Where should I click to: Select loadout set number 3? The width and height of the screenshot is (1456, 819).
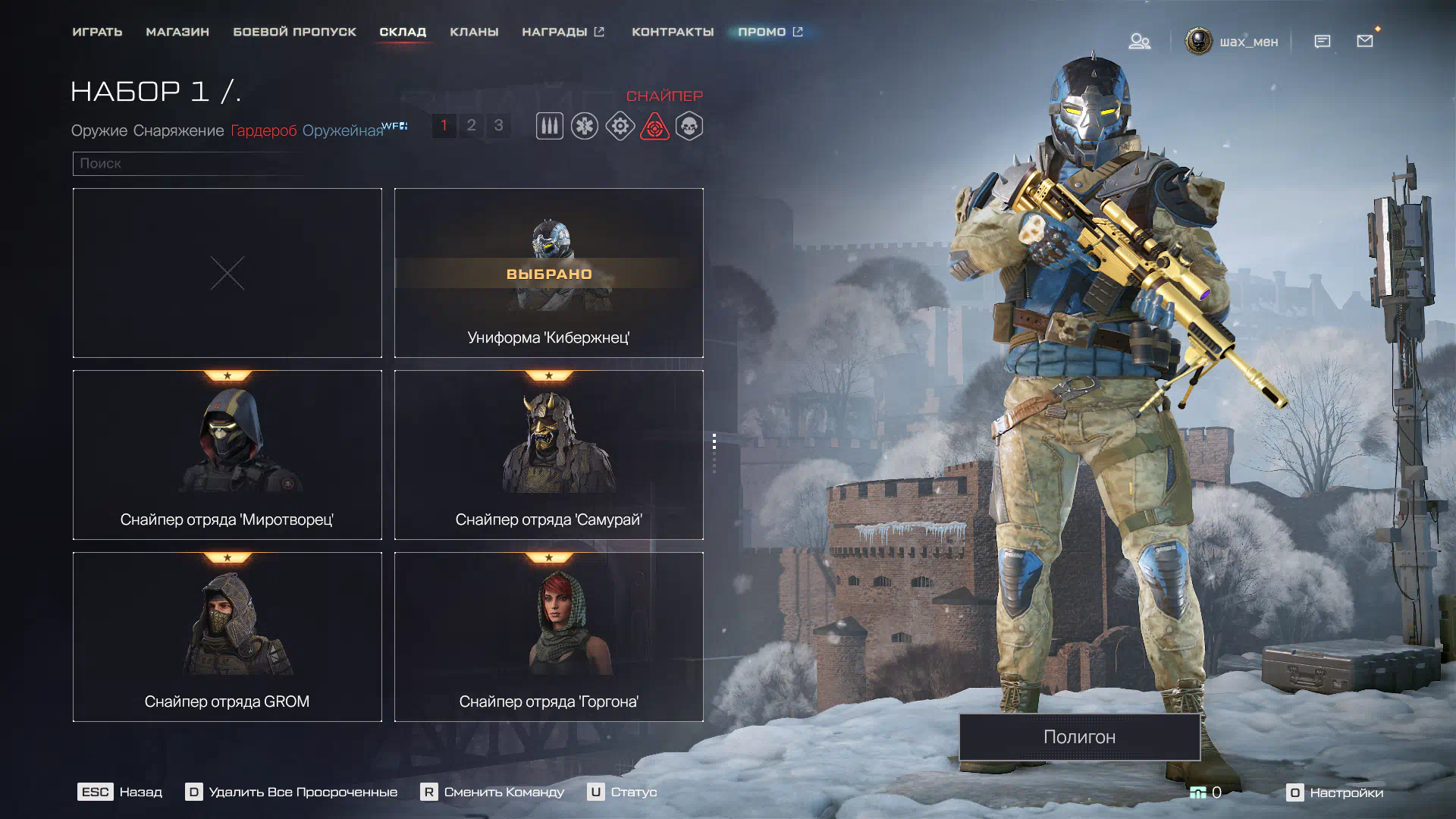coord(498,125)
